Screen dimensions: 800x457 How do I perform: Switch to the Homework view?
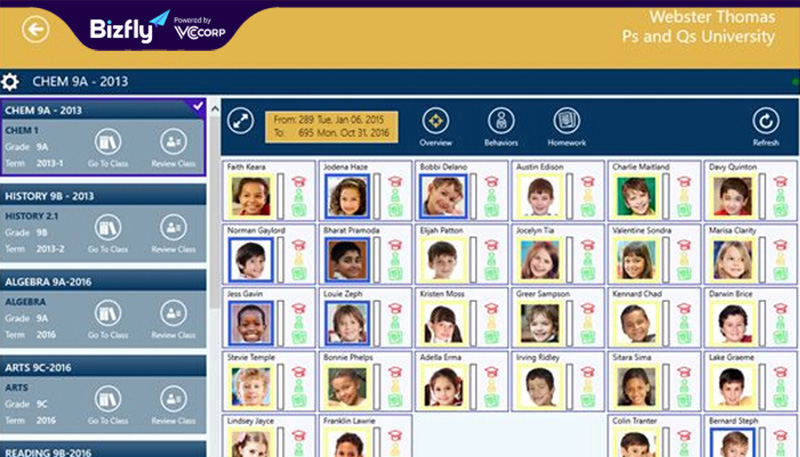pyautogui.click(x=567, y=126)
